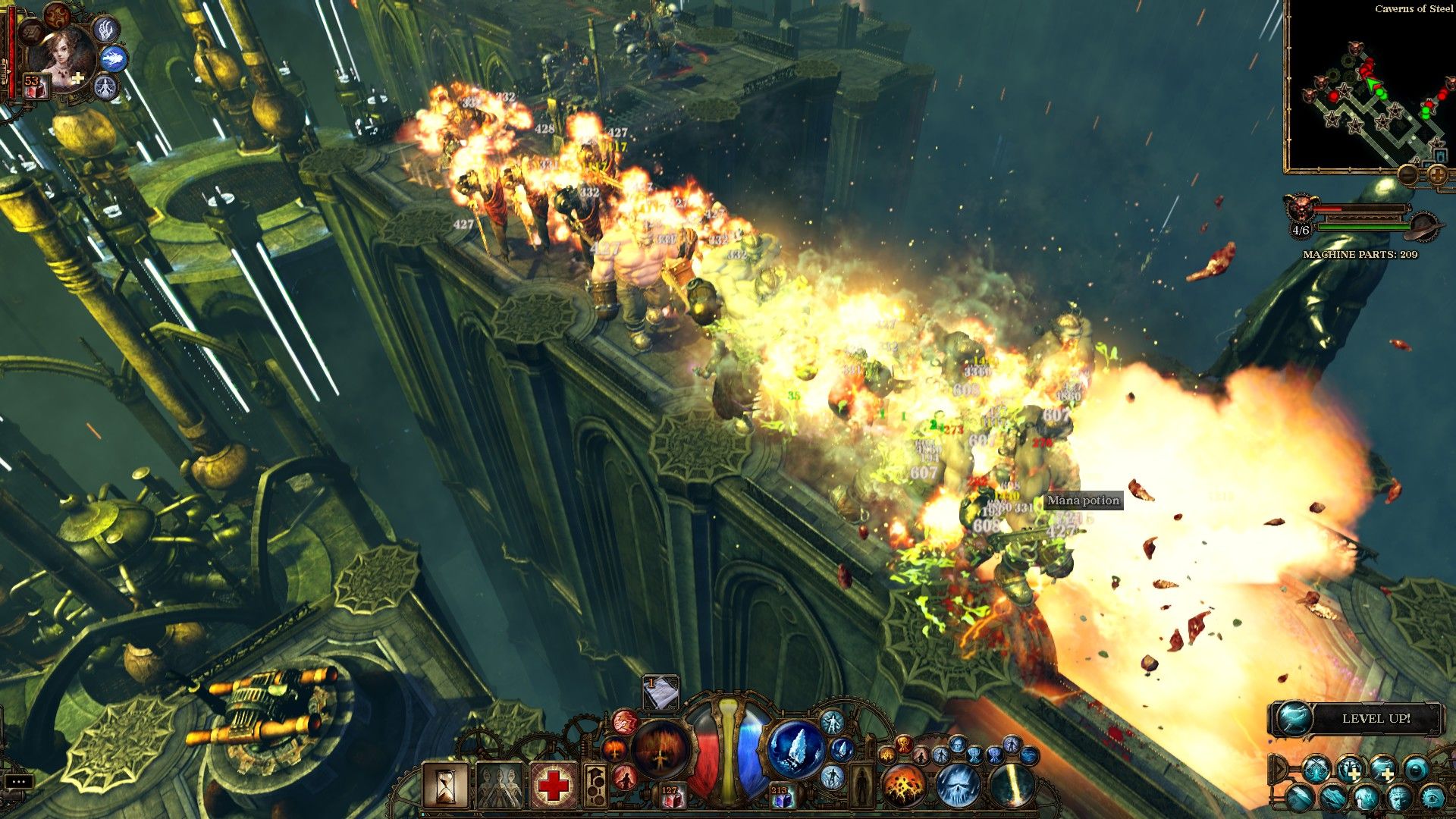Viewport: 1456px width, 819px height.
Task: Activate the fiery meteor explosion skill
Action: coord(904,786)
